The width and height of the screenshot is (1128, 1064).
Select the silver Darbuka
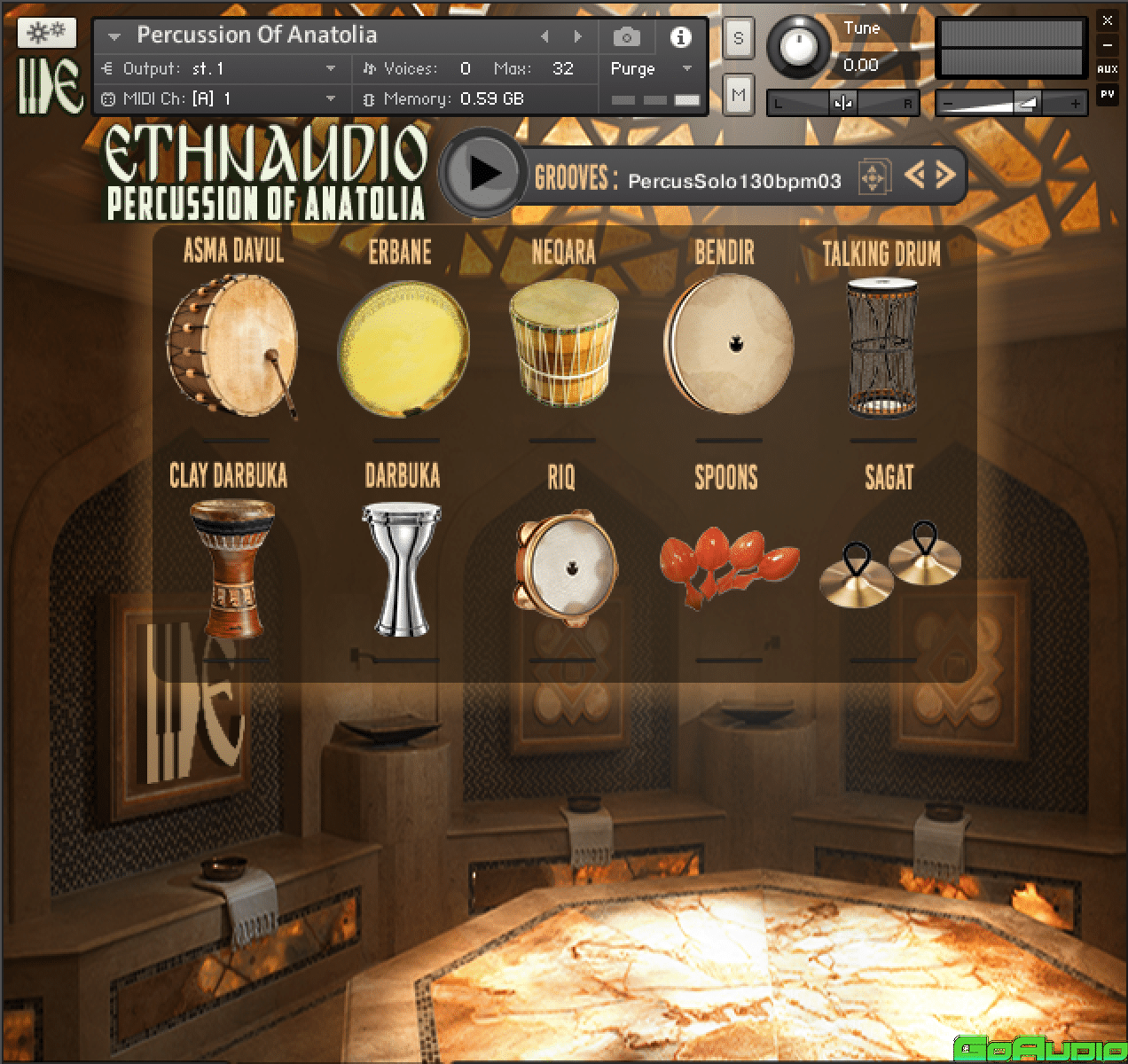tap(402, 568)
